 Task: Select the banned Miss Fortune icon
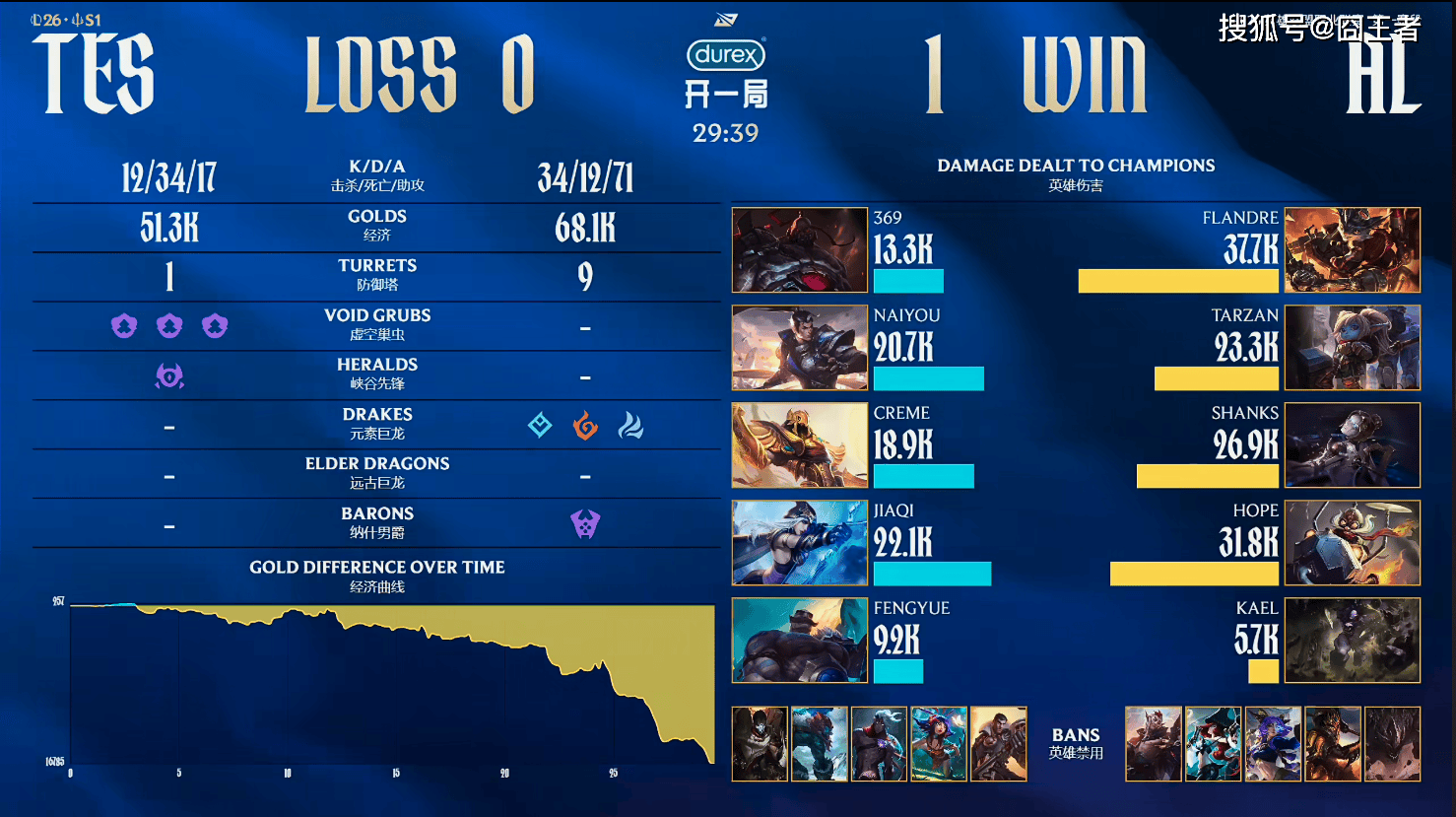pyautogui.click(x=1213, y=744)
